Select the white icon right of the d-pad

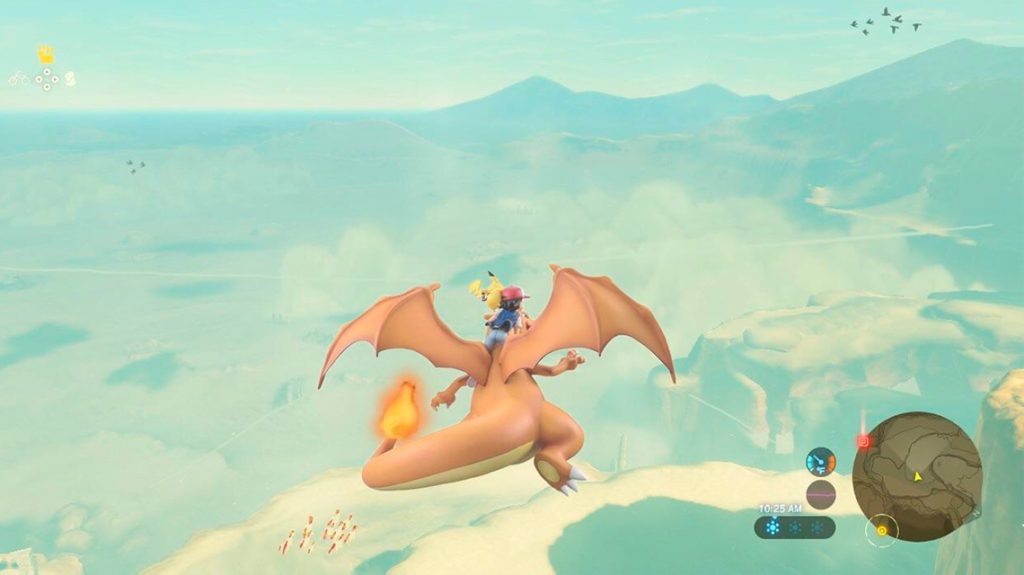coord(70,79)
